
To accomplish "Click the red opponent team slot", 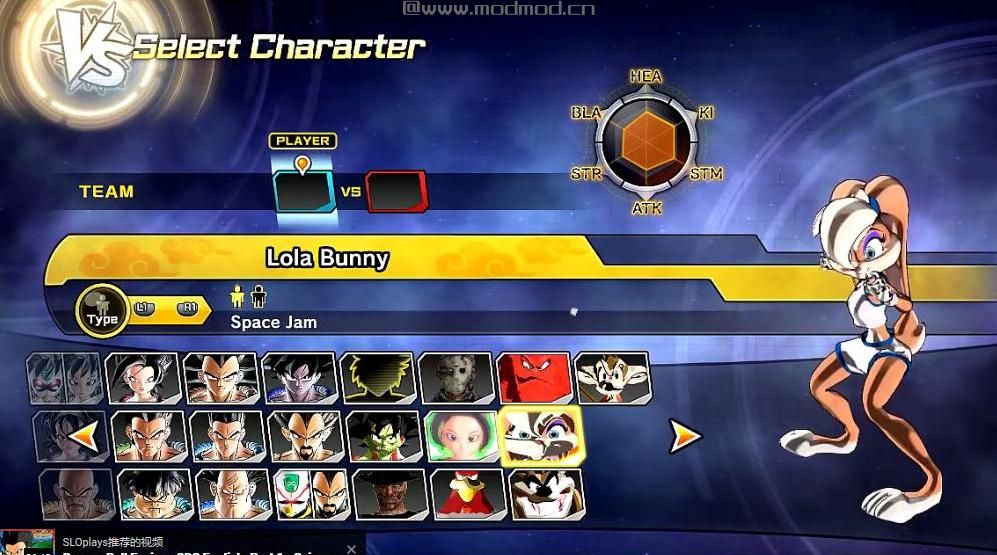I will [396, 191].
